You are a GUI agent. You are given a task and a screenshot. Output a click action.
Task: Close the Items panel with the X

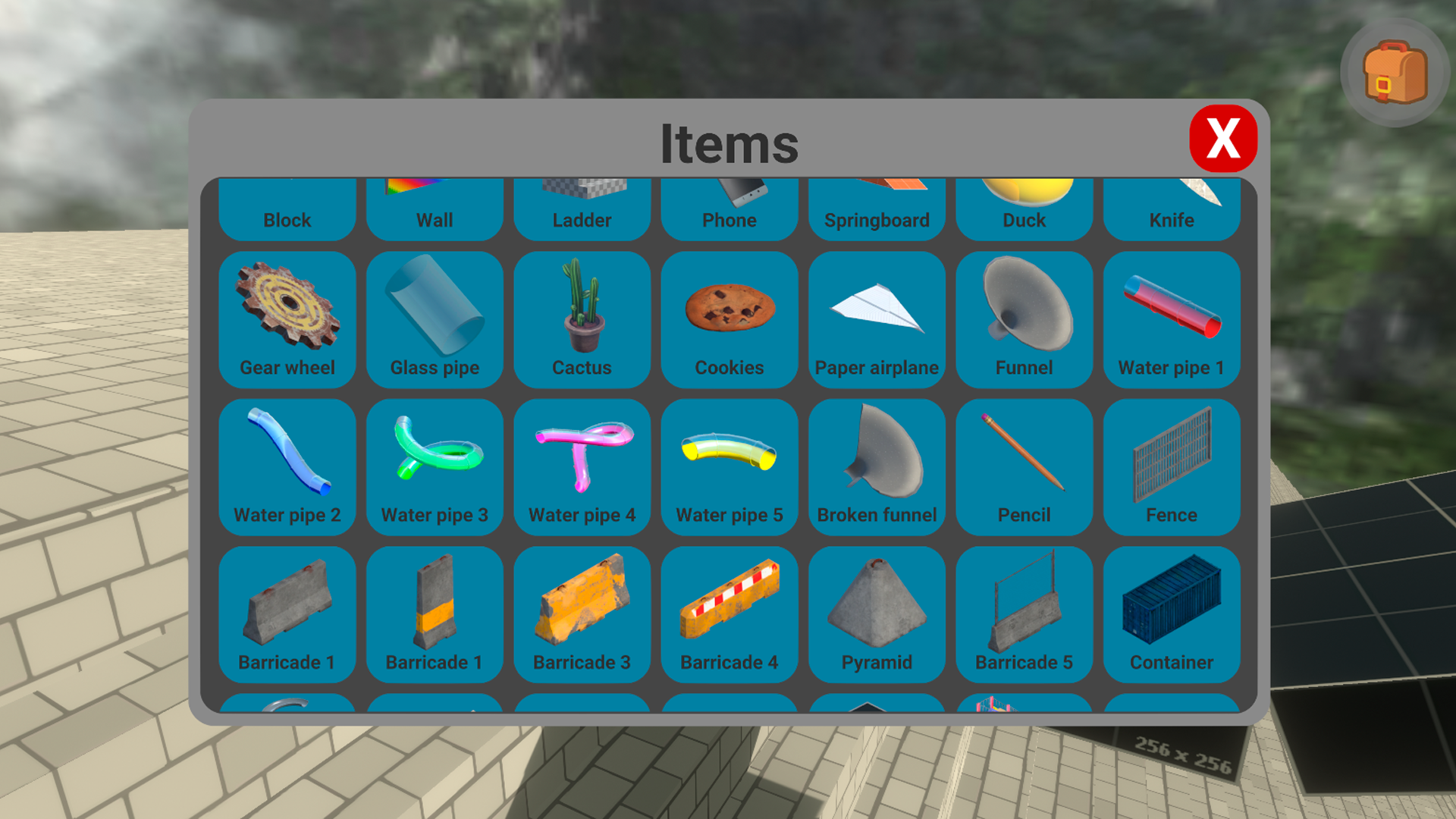click(1223, 139)
